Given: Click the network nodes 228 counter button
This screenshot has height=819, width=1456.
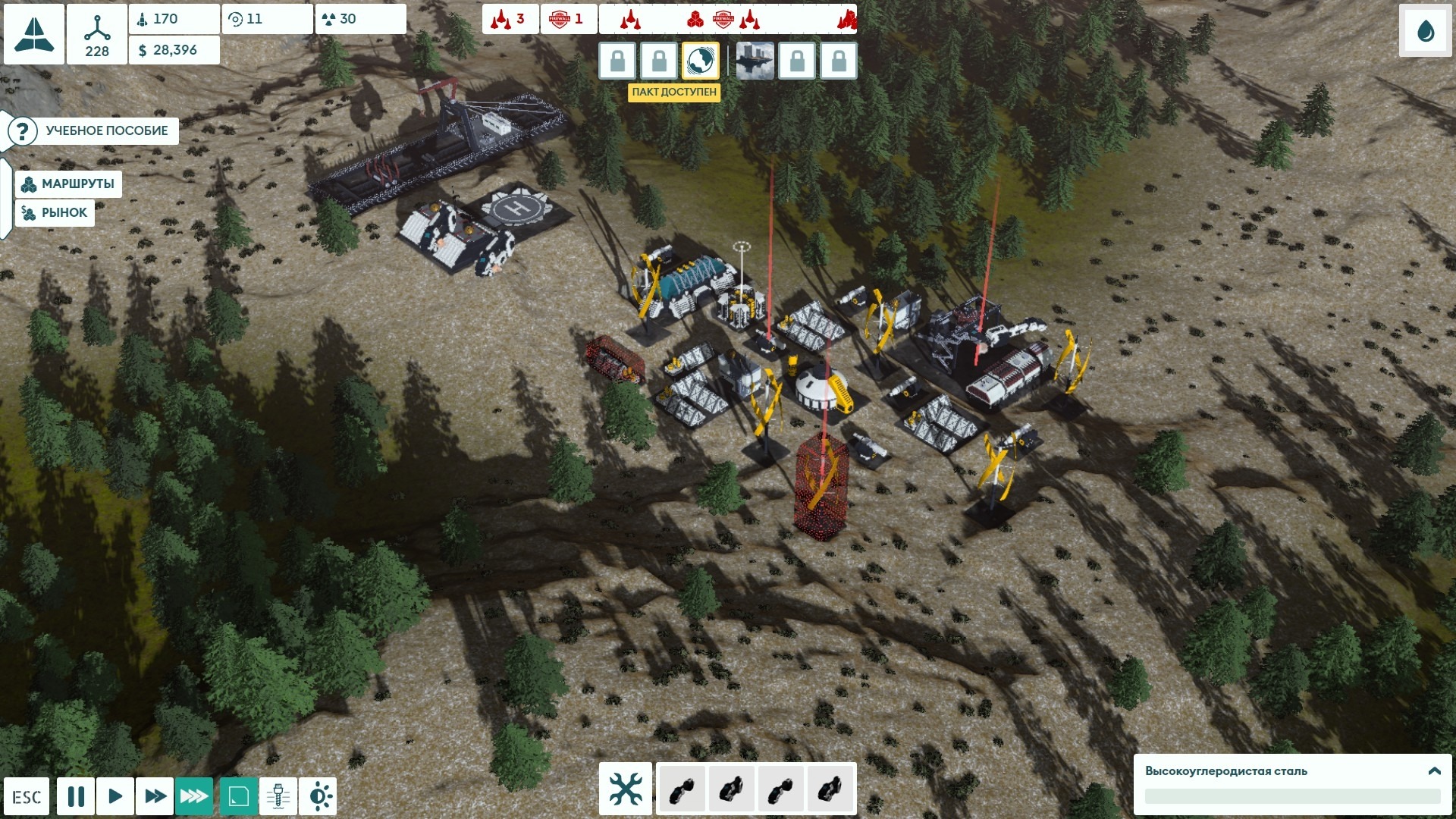Looking at the screenshot, I should 97,34.
